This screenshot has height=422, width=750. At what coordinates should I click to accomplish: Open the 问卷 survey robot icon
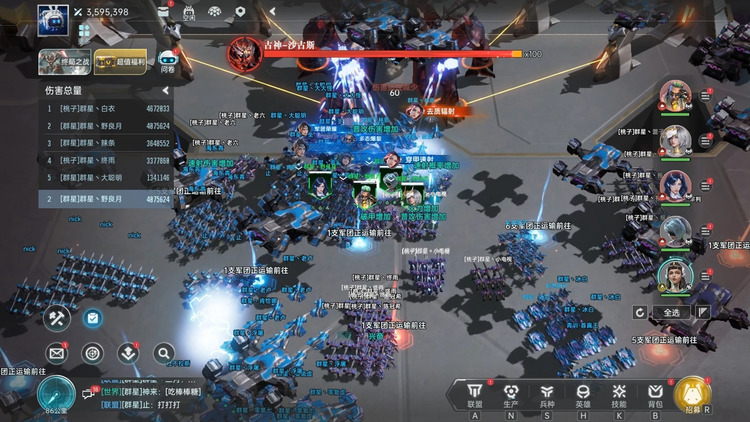[x=168, y=61]
